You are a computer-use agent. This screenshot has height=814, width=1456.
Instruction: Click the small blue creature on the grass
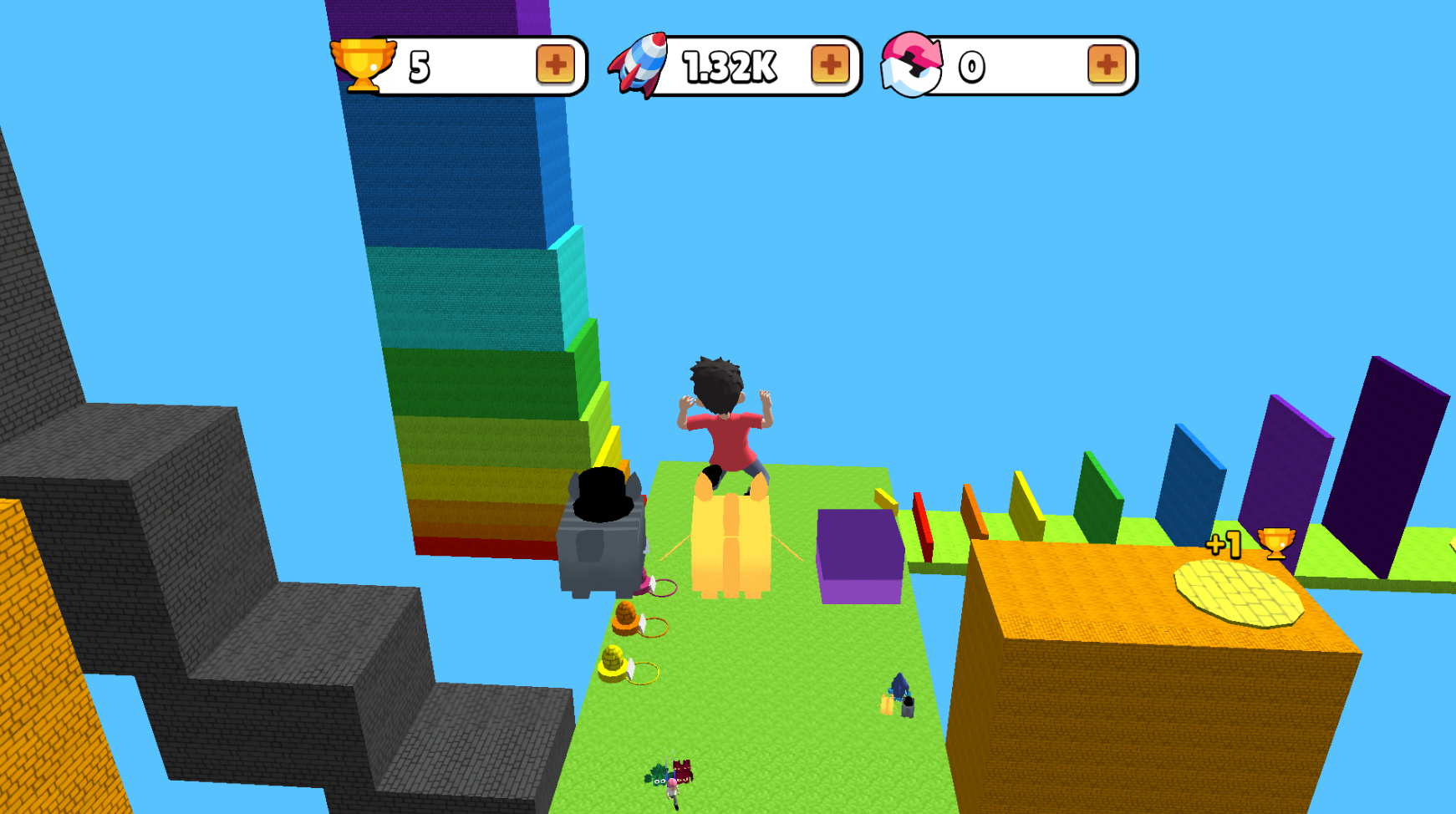pos(899,685)
